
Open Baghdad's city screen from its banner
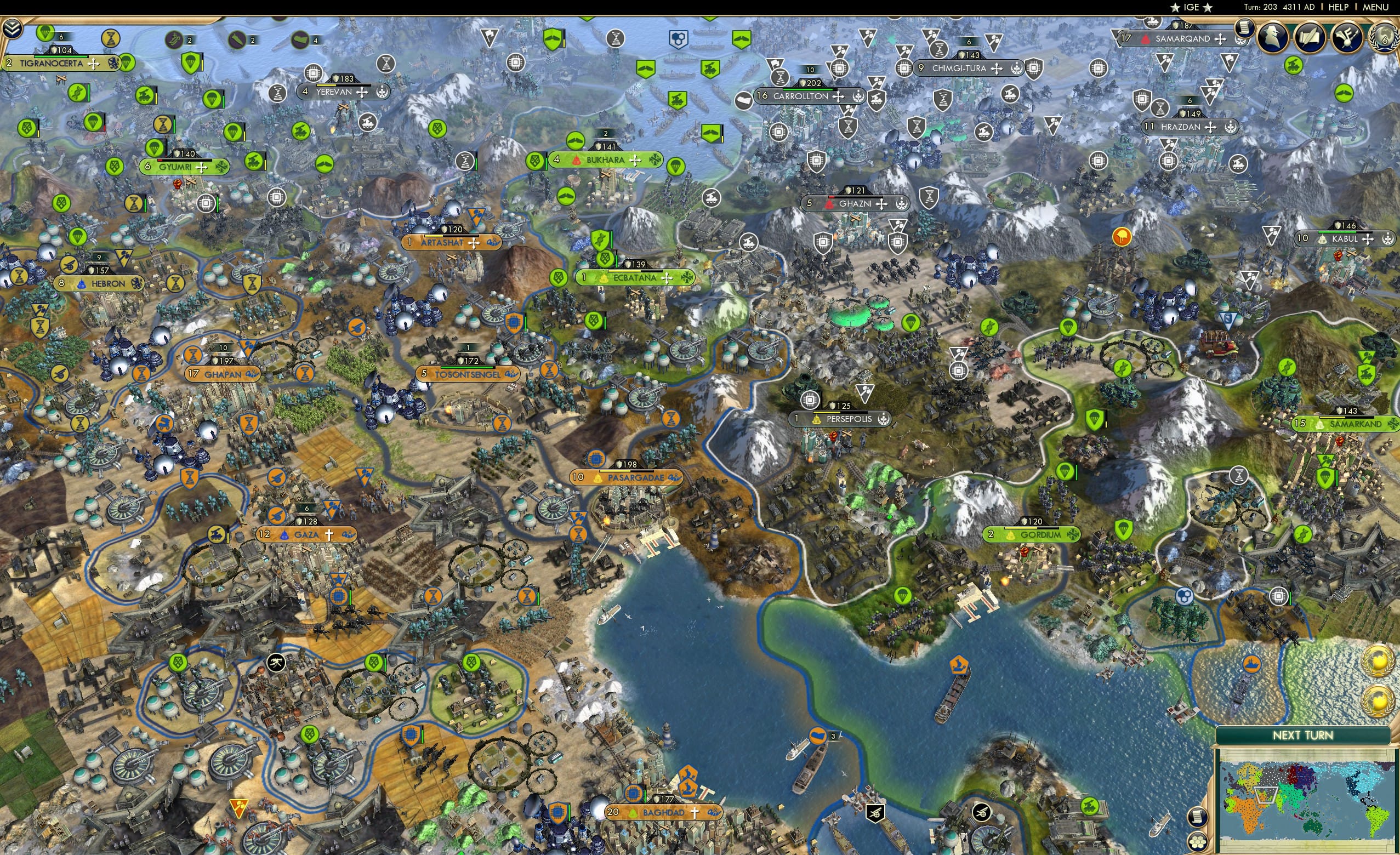click(665, 812)
